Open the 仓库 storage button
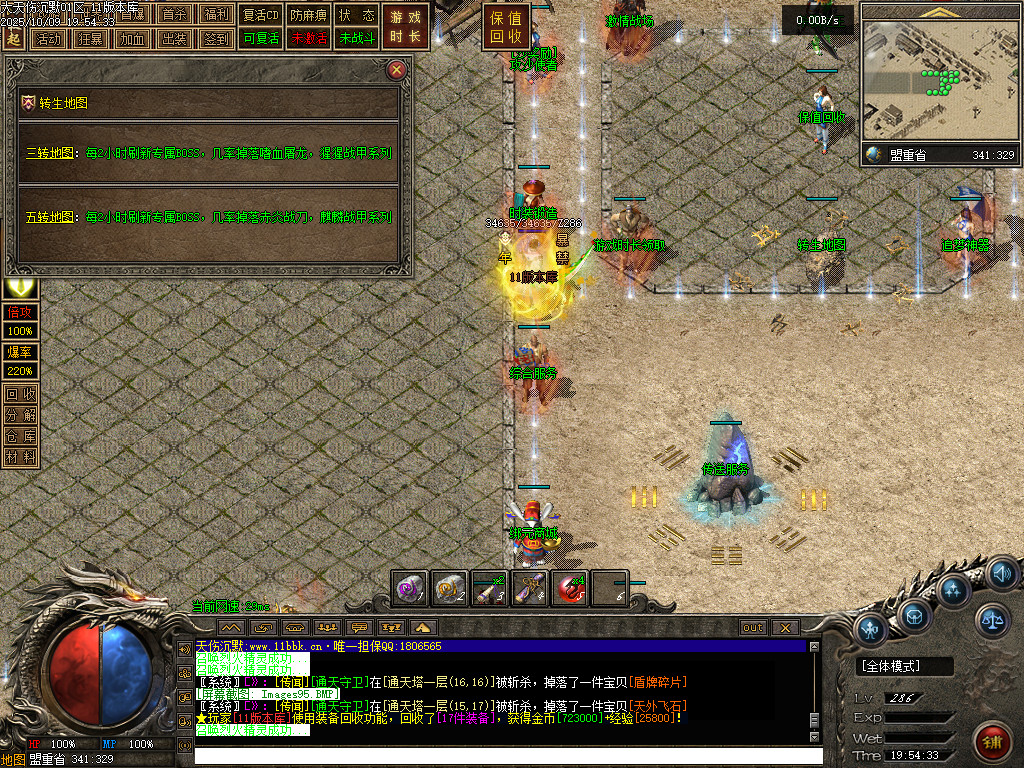This screenshot has height=768, width=1024. tap(20, 436)
